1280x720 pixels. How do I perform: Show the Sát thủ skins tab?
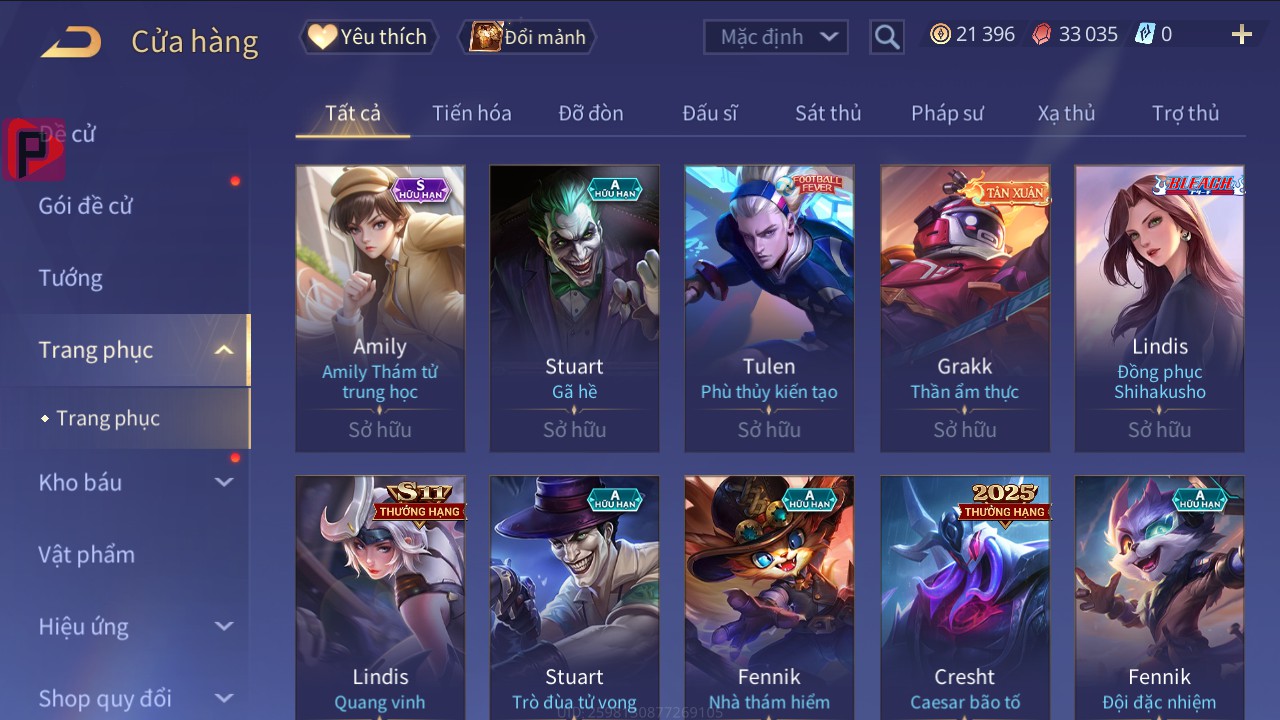[828, 113]
